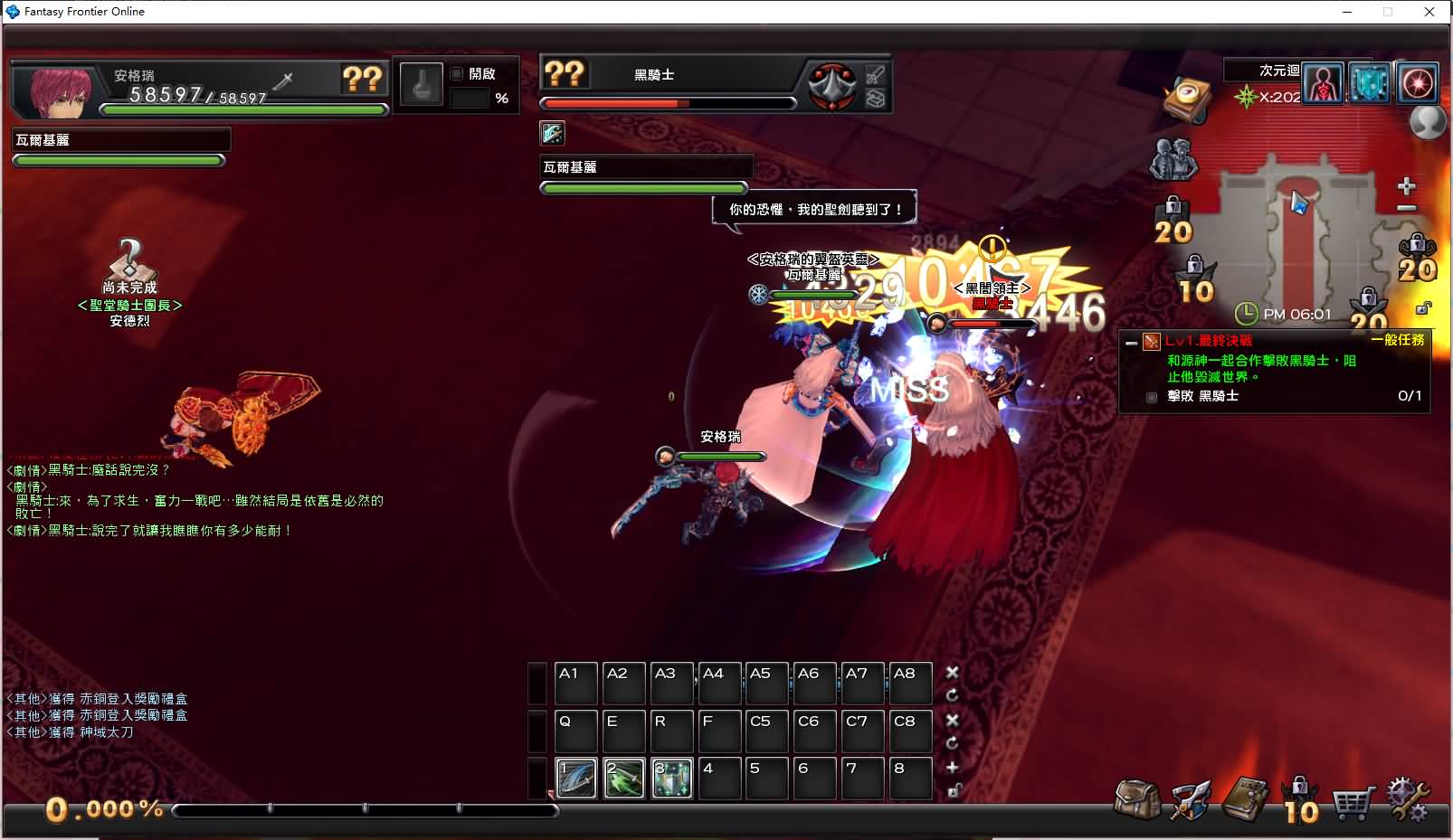Screen dimensions: 1453x840
Task: Activate the blue slash skill in slot 1
Action: point(575,778)
